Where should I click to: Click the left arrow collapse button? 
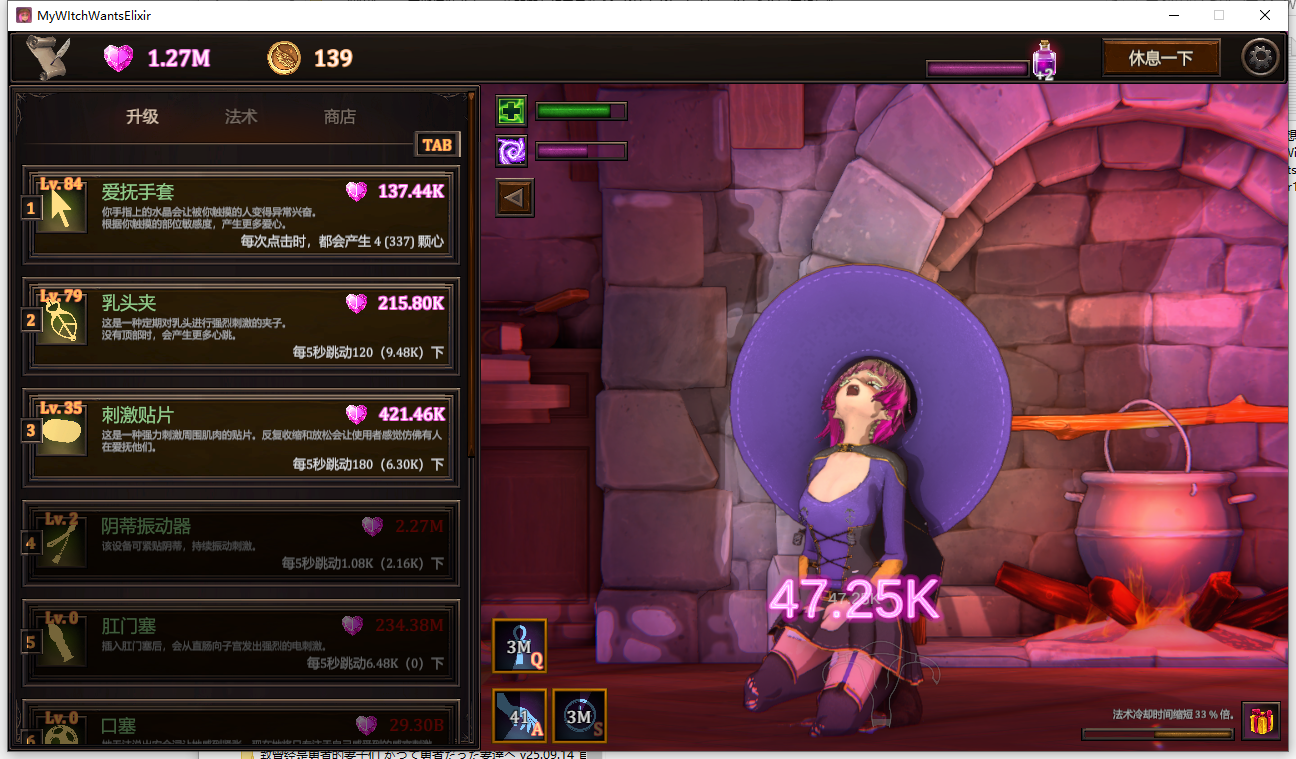coord(516,198)
